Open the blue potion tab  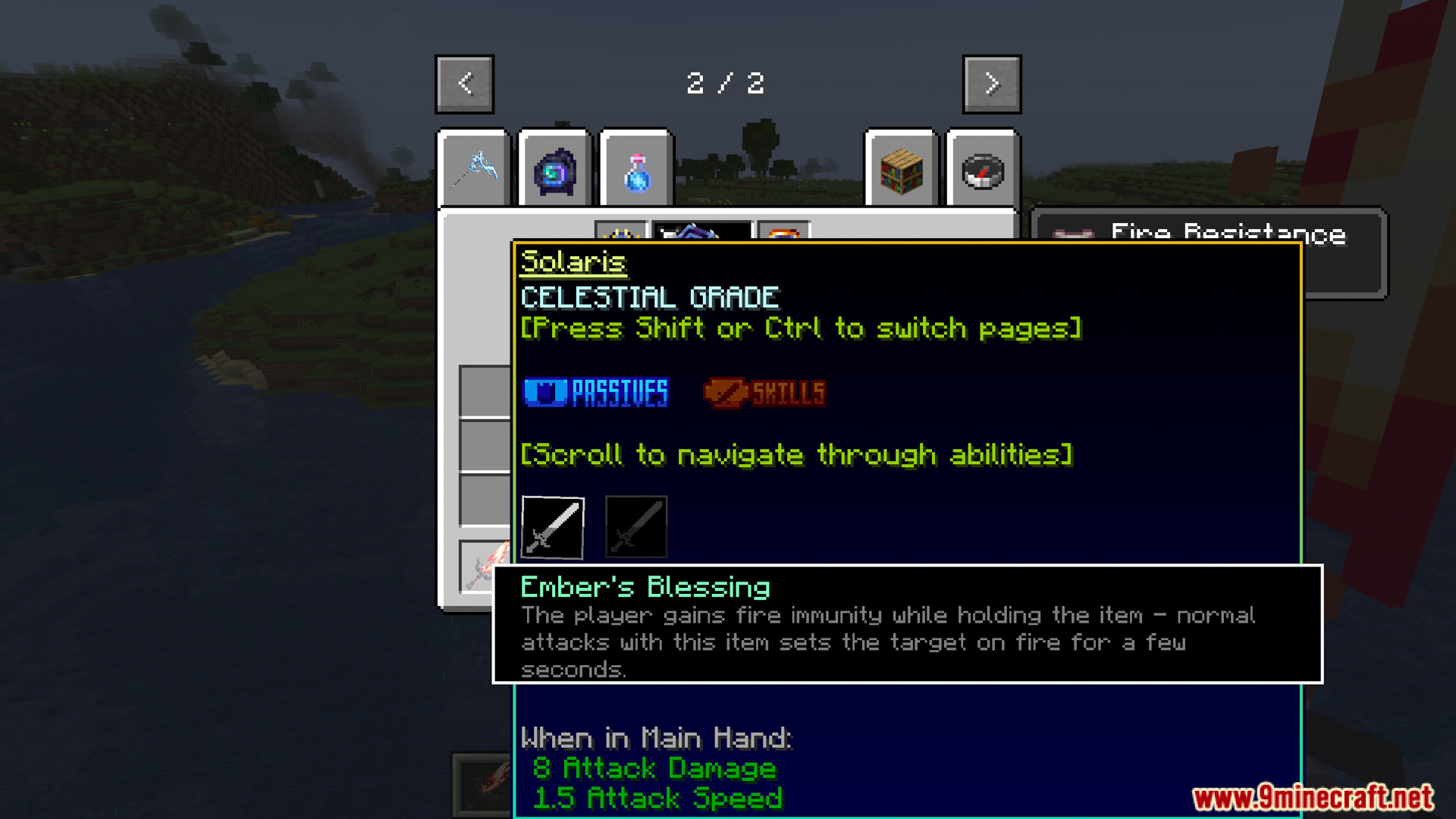coord(635,168)
